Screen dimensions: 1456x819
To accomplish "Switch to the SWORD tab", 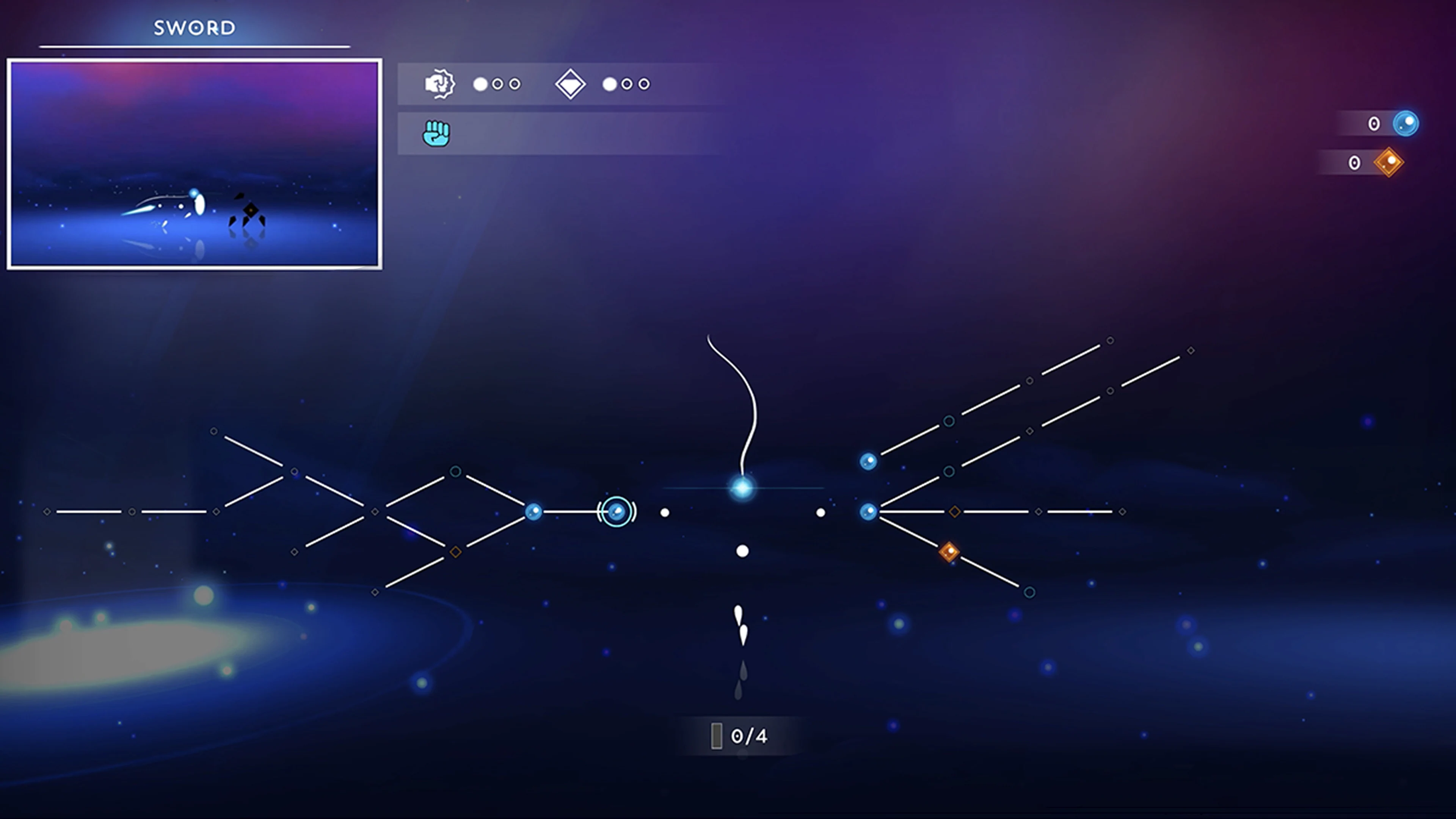I will point(194,27).
